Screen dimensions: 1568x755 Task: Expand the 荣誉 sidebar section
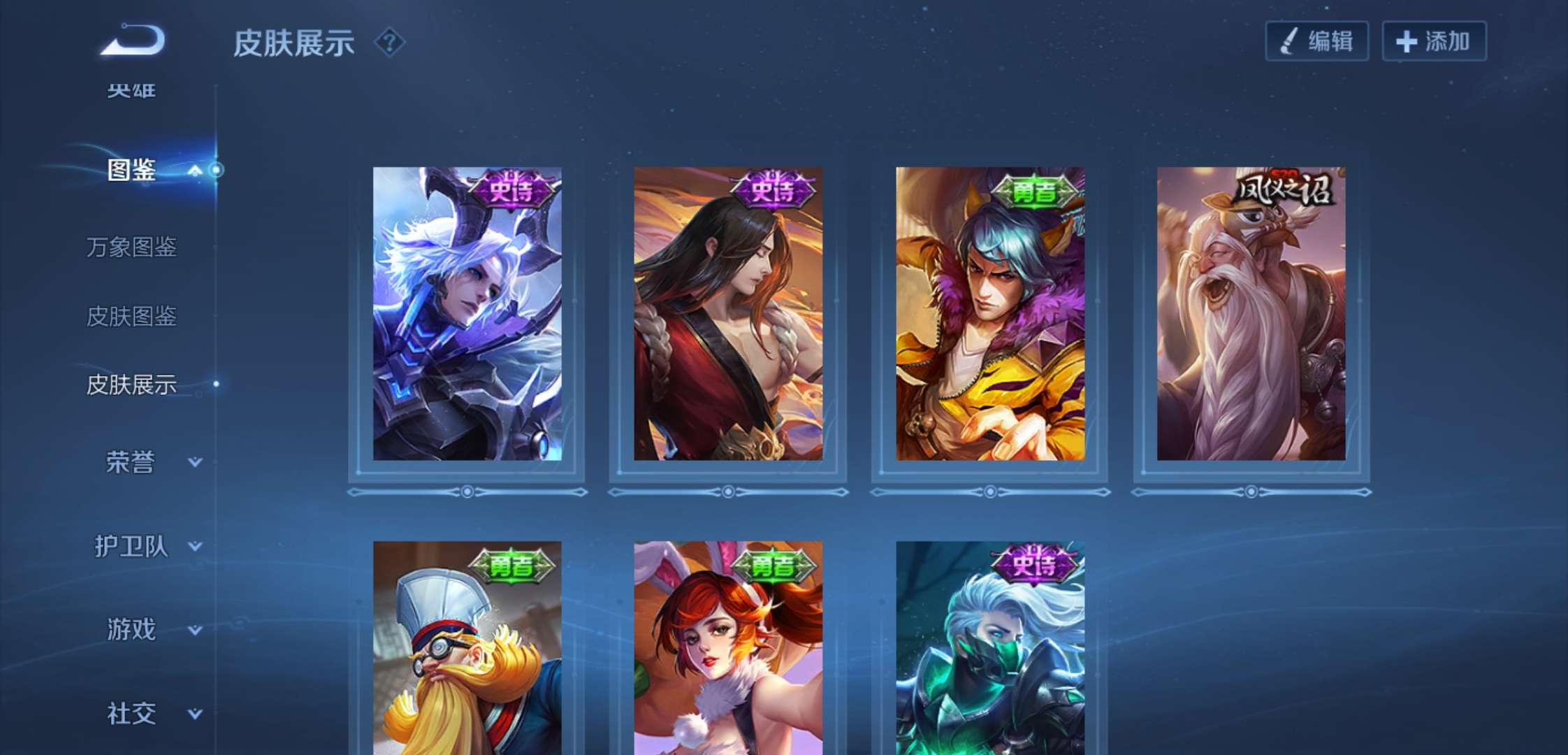pyautogui.click(x=150, y=462)
